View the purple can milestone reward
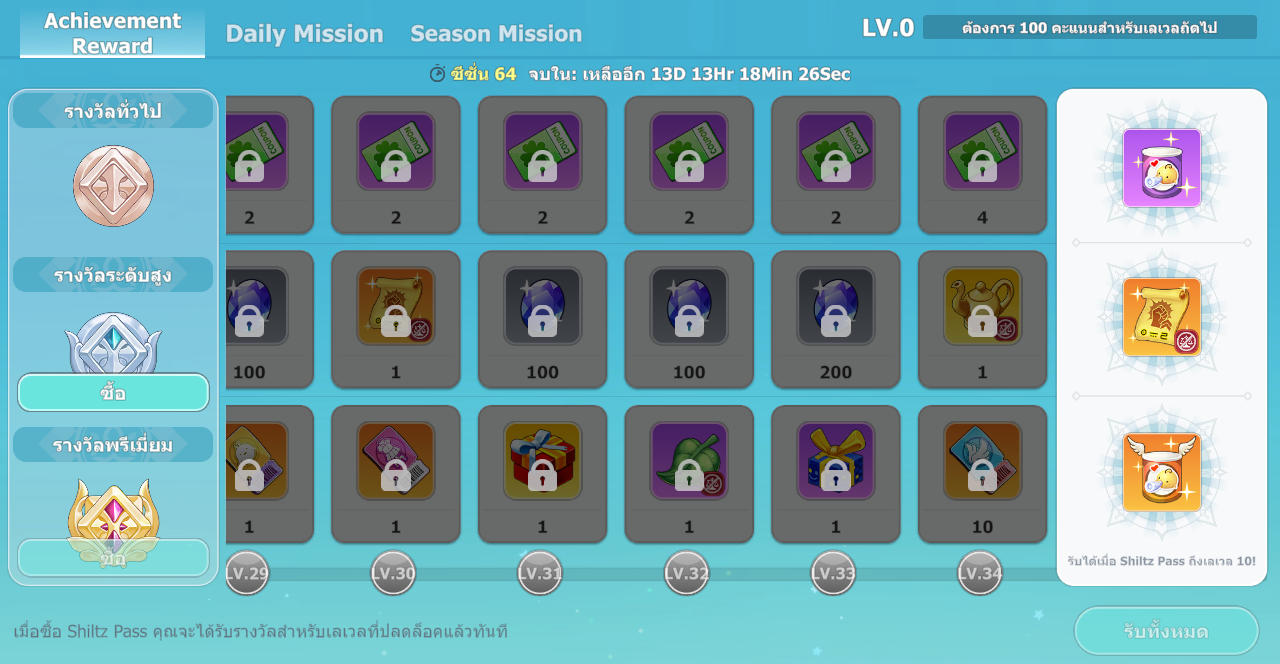Screen dimensions: 1280x664 point(1162,168)
